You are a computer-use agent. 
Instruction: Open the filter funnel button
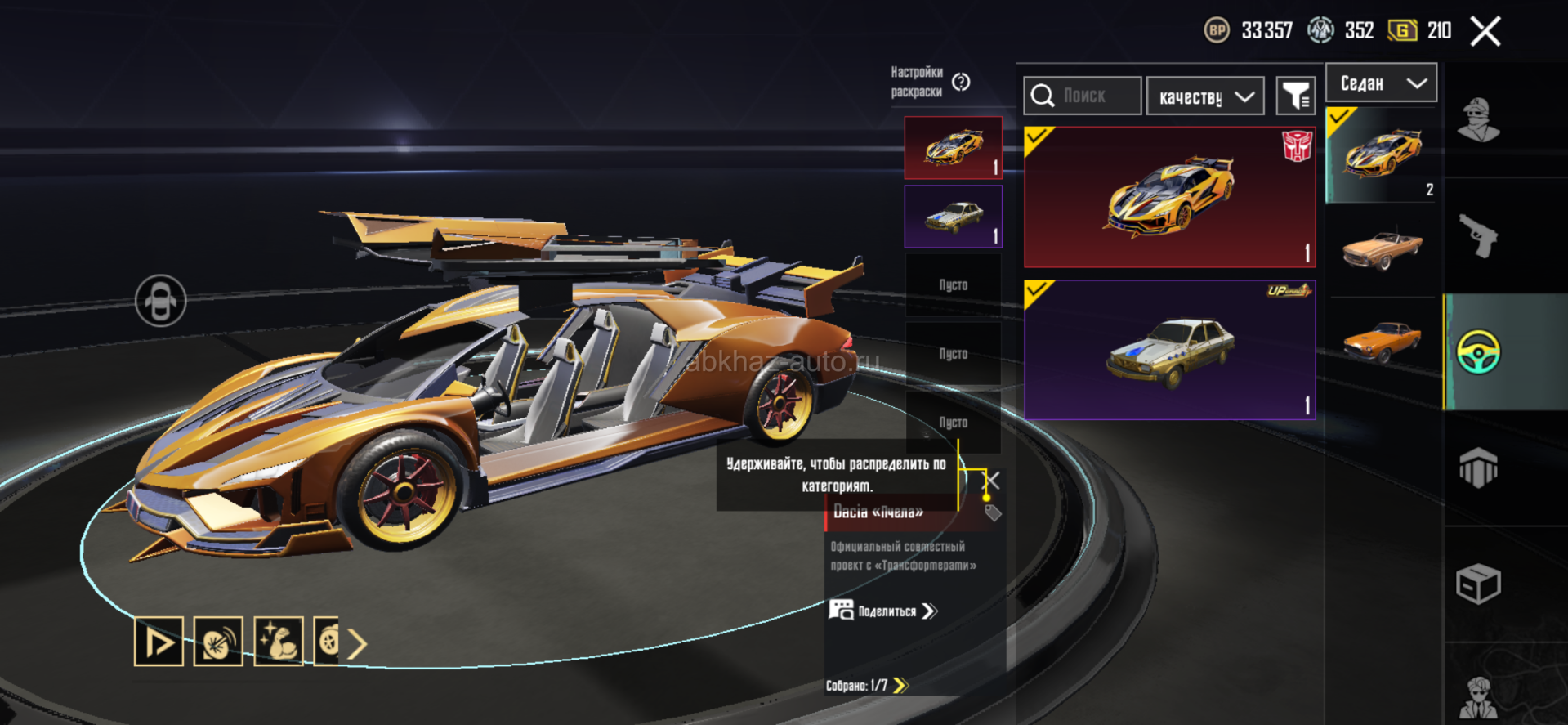tap(1295, 96)
